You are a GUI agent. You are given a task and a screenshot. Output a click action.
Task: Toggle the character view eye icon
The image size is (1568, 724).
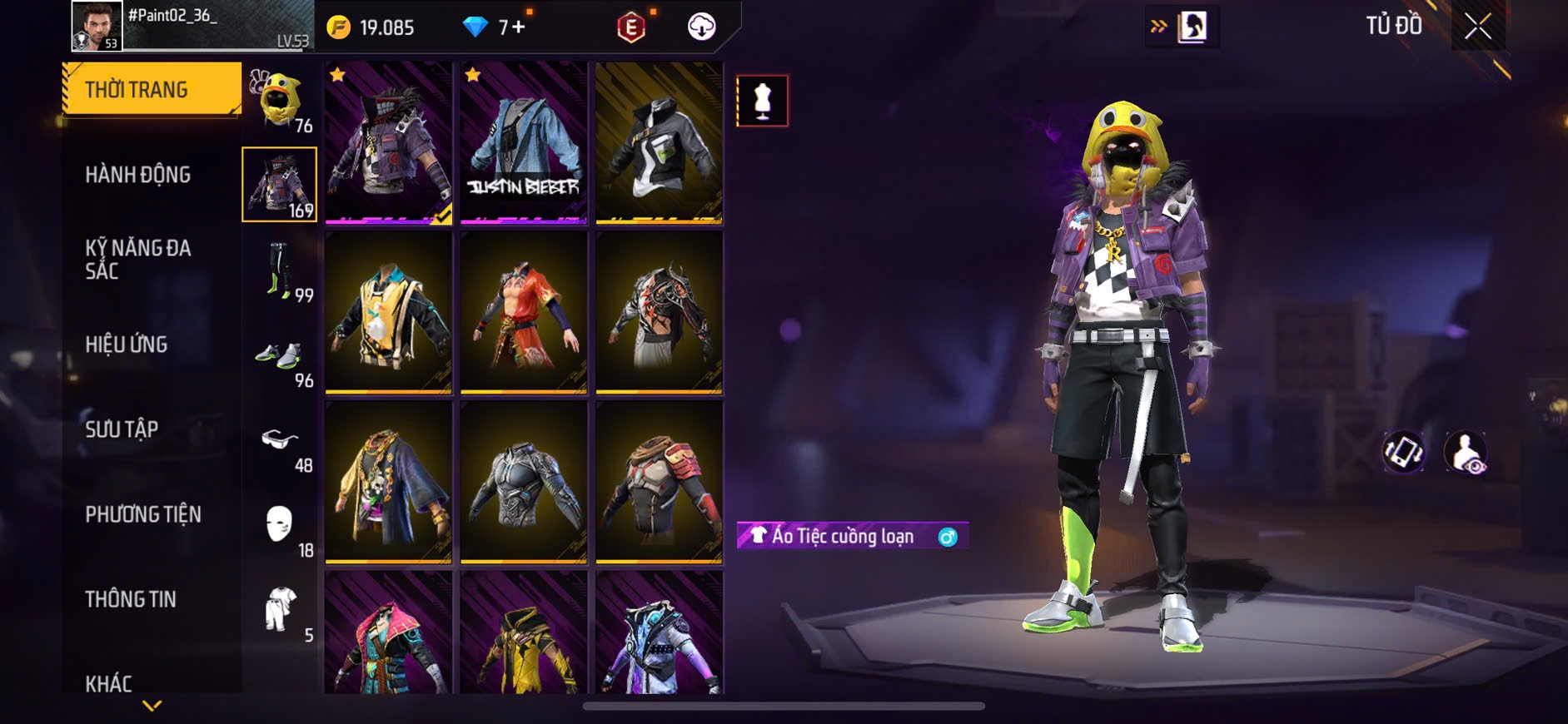pyautogui.click(x=1466, y=453)
